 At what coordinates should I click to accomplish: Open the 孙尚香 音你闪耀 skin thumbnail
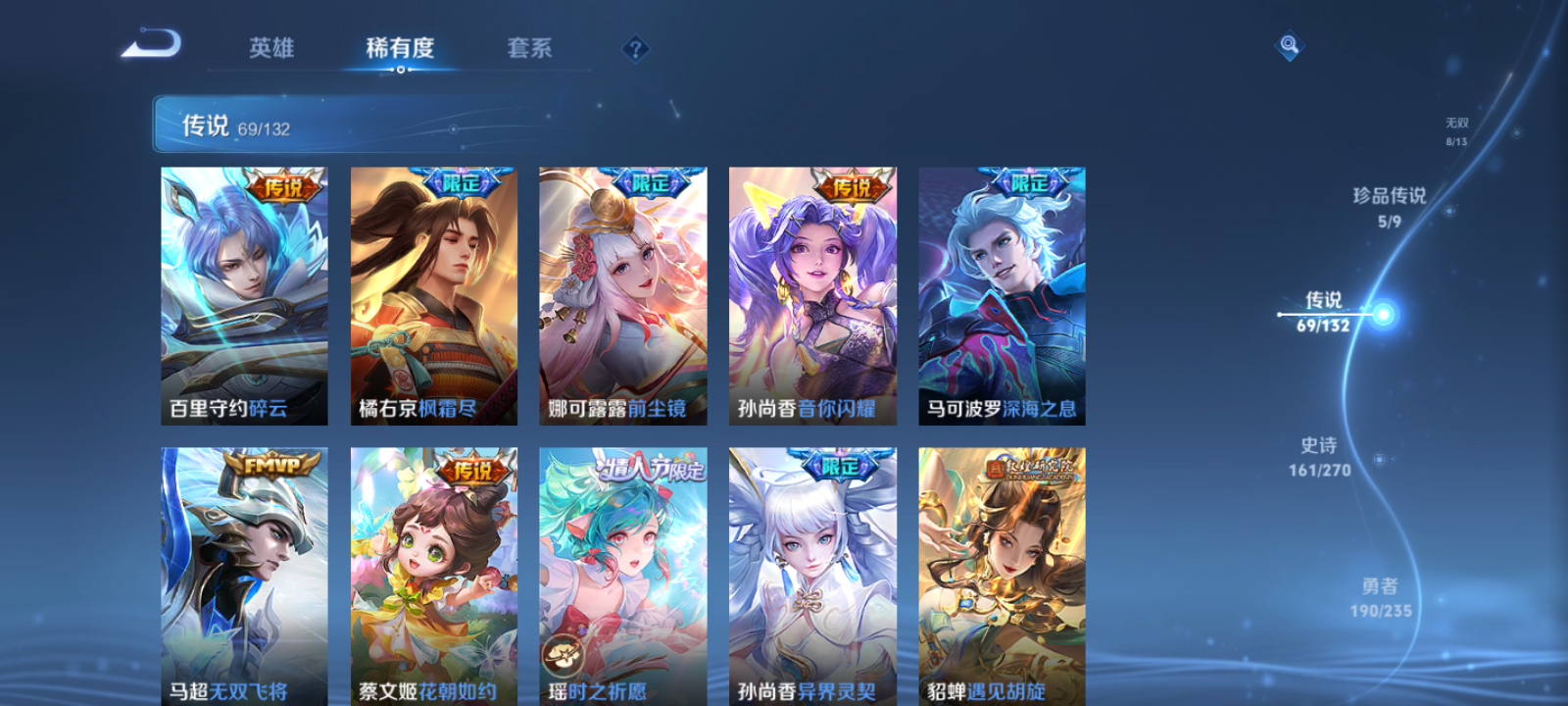pyautogui.click(x=809, y=294)
